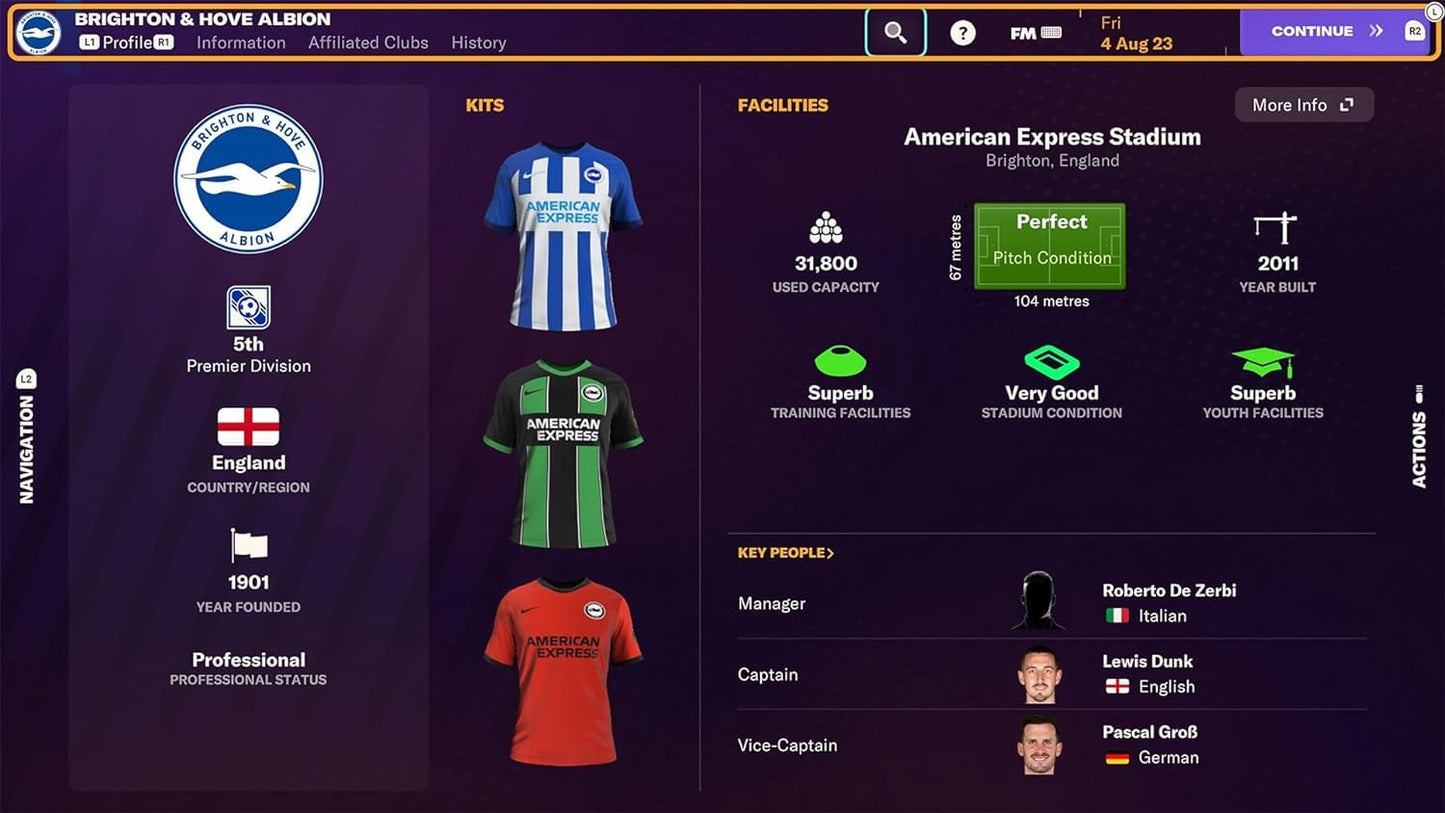Switch to the Information tab

coord(240,43)
